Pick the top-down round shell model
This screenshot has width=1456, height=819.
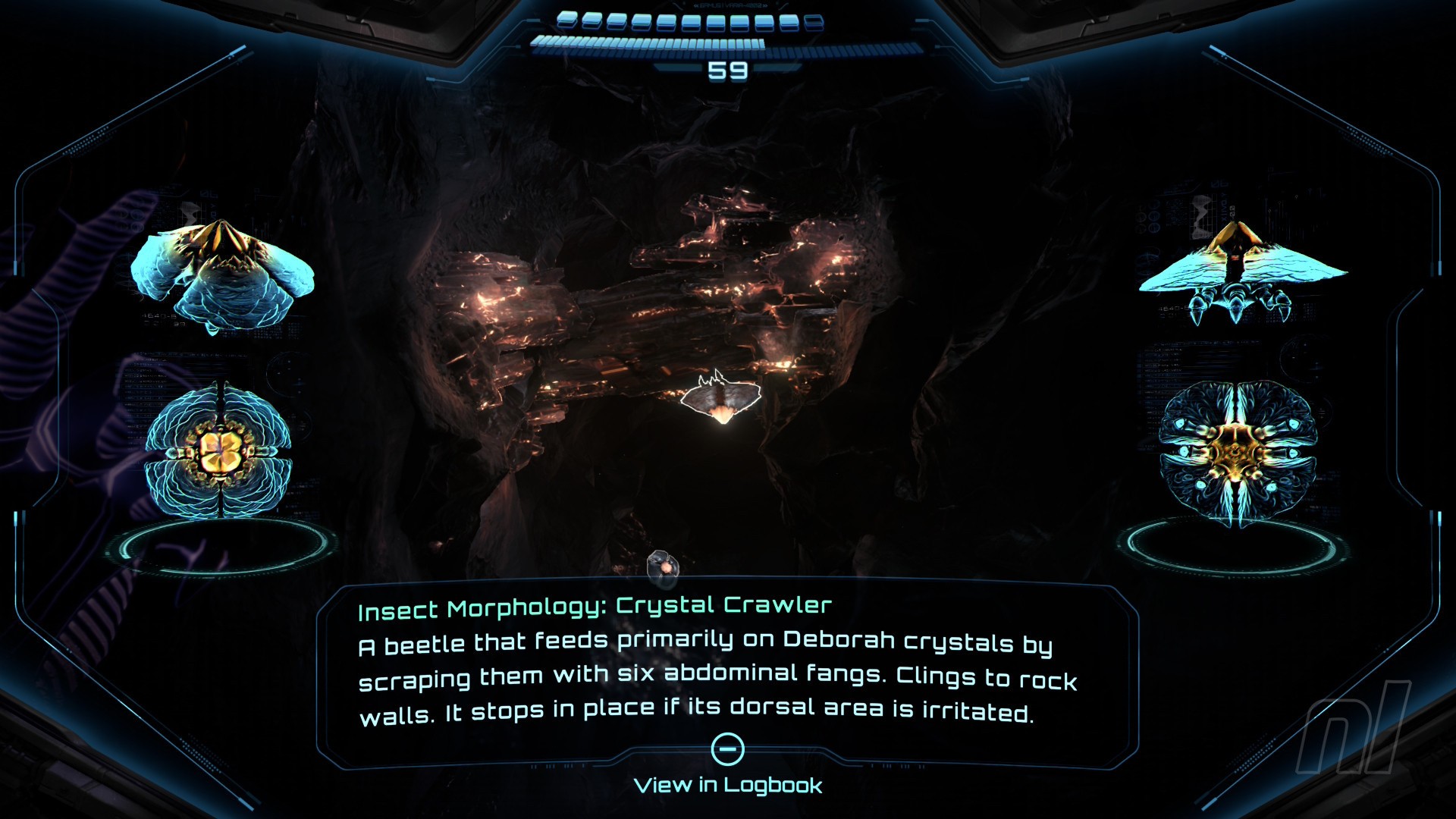tap(218, 452)
